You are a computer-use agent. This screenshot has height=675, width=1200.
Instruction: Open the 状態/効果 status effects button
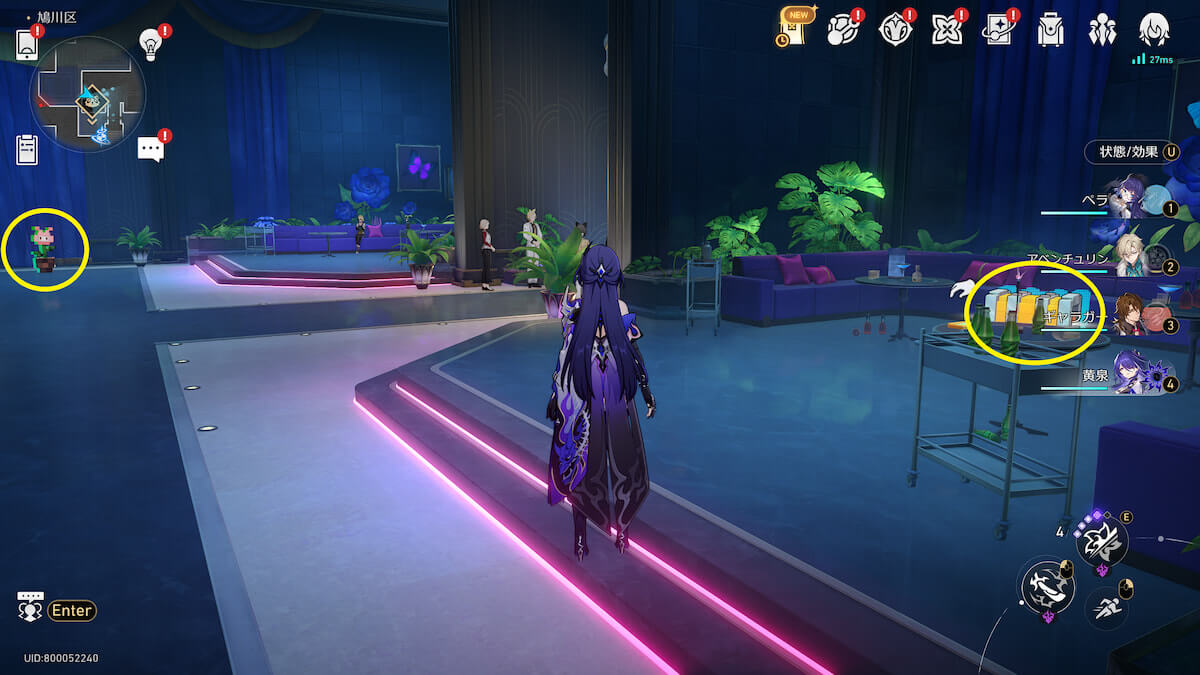point(1129,152)
